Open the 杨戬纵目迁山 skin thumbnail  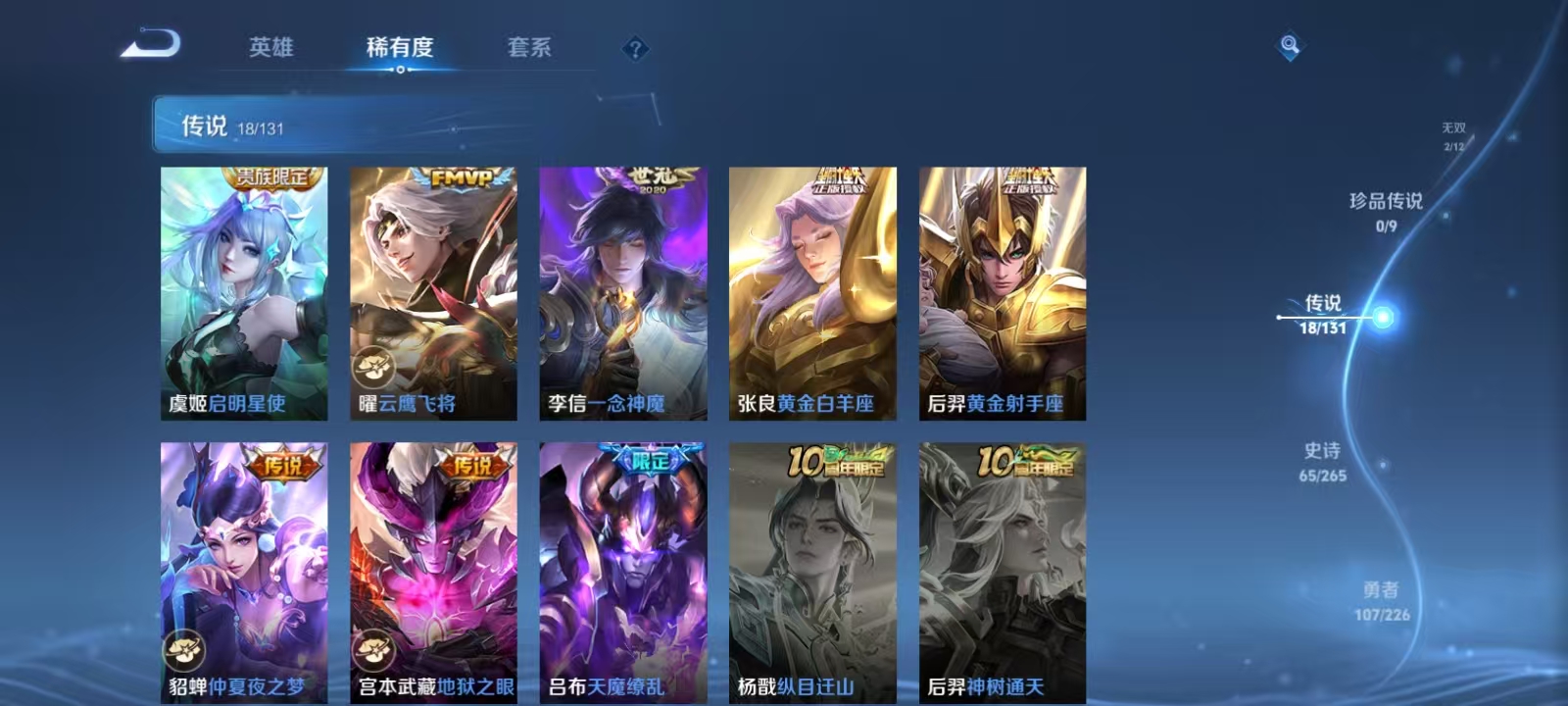pyautogui.click(x=815, y=569)
